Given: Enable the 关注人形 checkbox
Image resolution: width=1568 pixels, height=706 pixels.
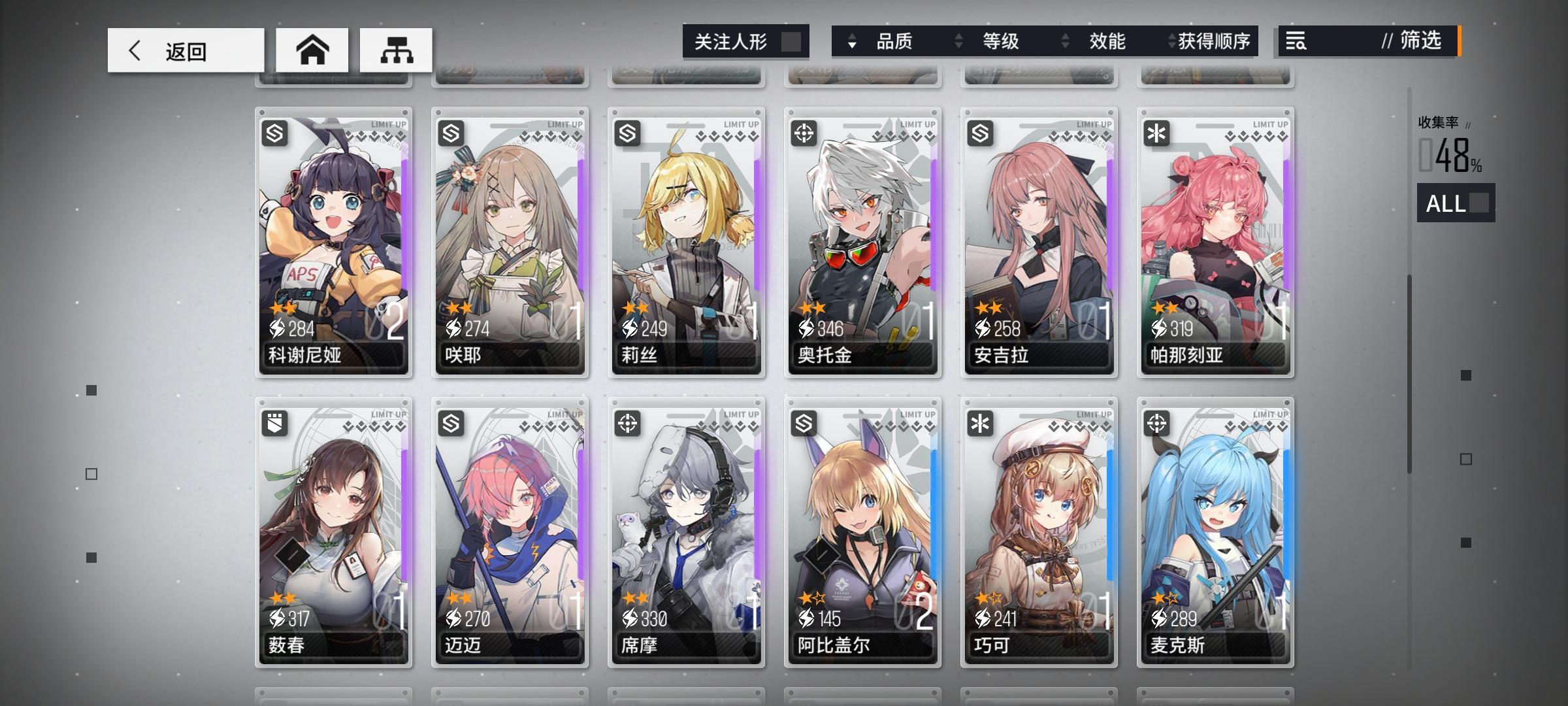Looking at the screenshot, I should [792, 41].
